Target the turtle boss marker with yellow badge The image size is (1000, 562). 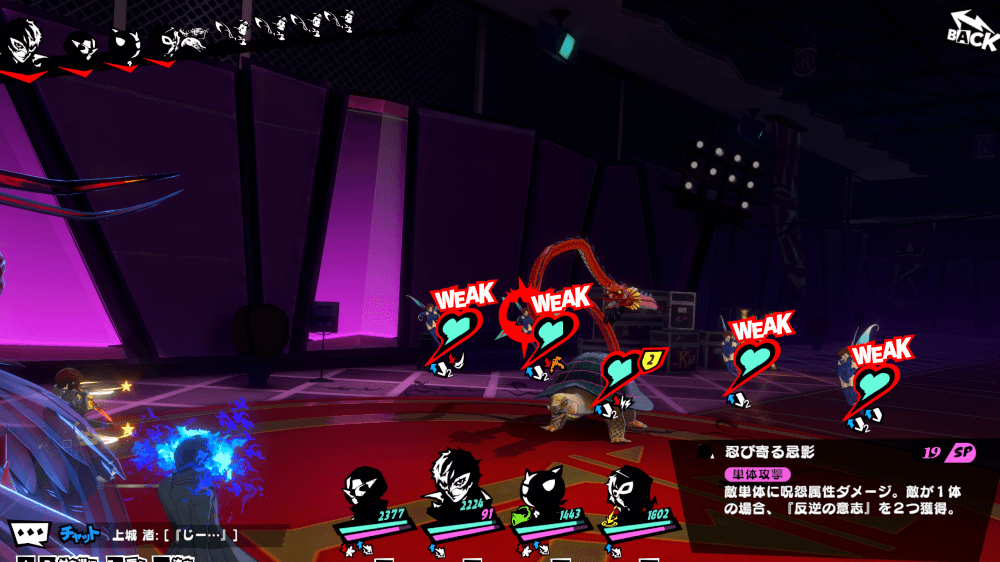coord(622,376)
